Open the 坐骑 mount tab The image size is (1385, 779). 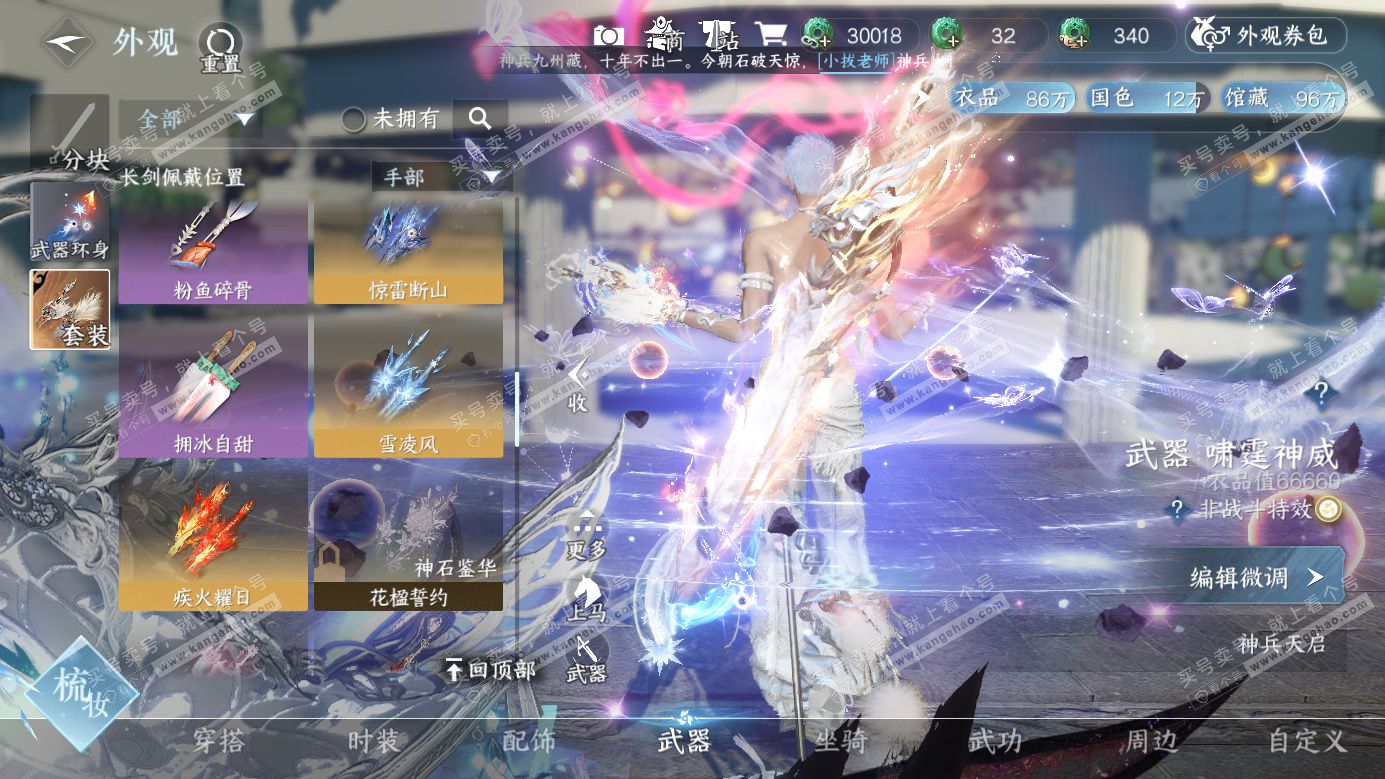[x=840, y=741]
